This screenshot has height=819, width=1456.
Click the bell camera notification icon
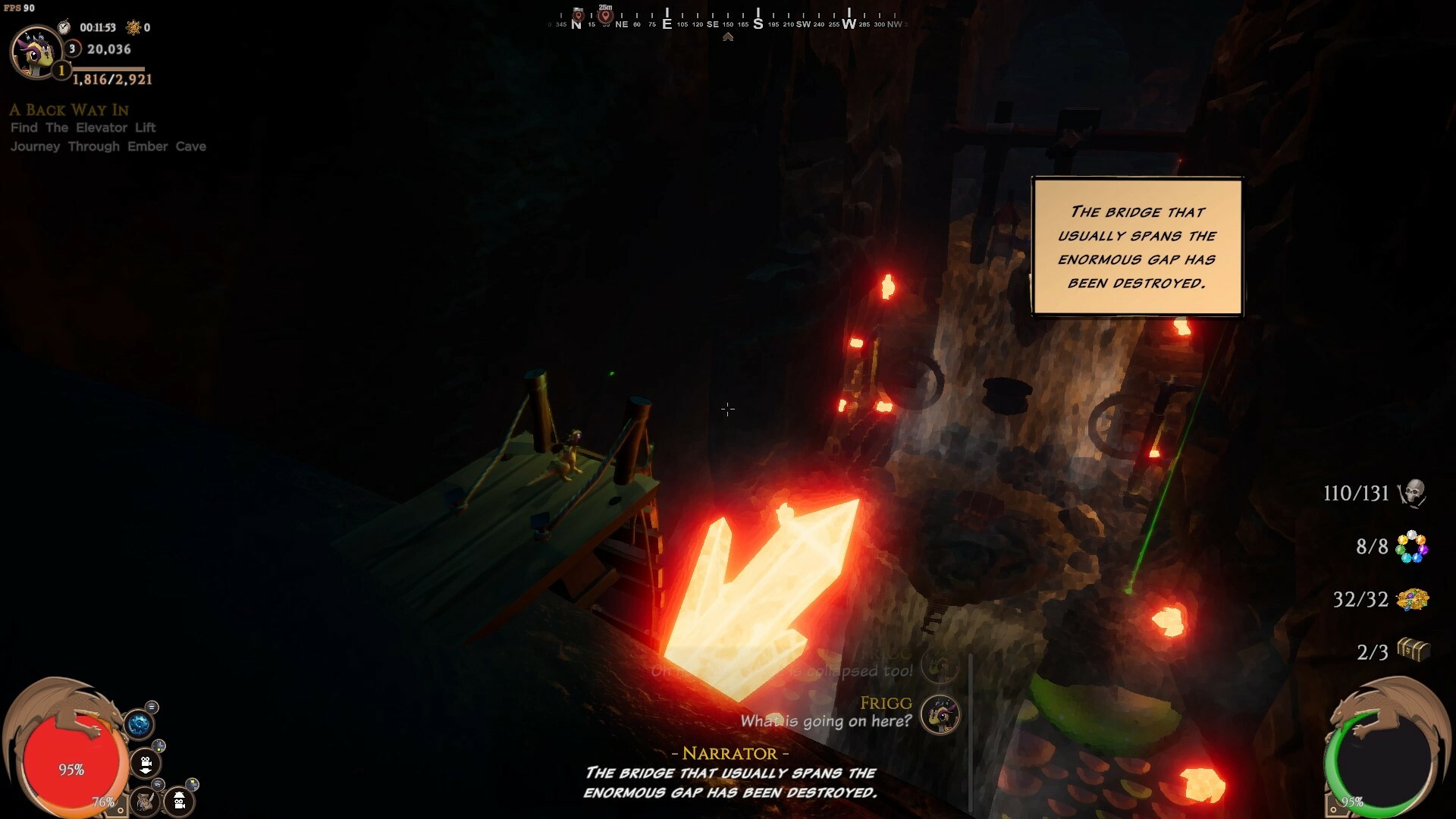[x=178, y=802]
